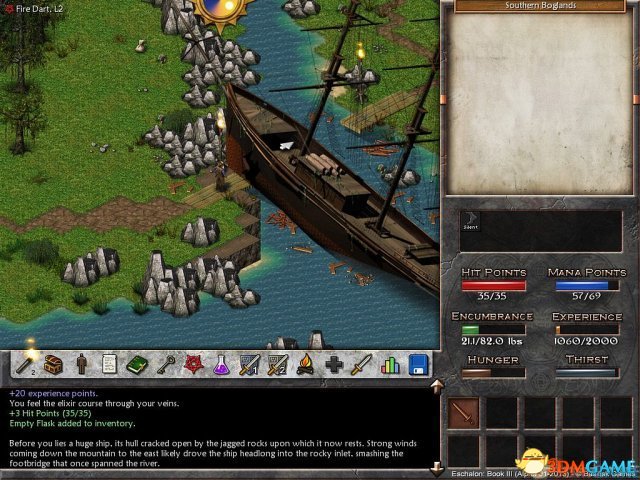The height and width of the screenshot is (480, 640).
Task: Save game with the floppy disk
Action: tap(418, 365)
